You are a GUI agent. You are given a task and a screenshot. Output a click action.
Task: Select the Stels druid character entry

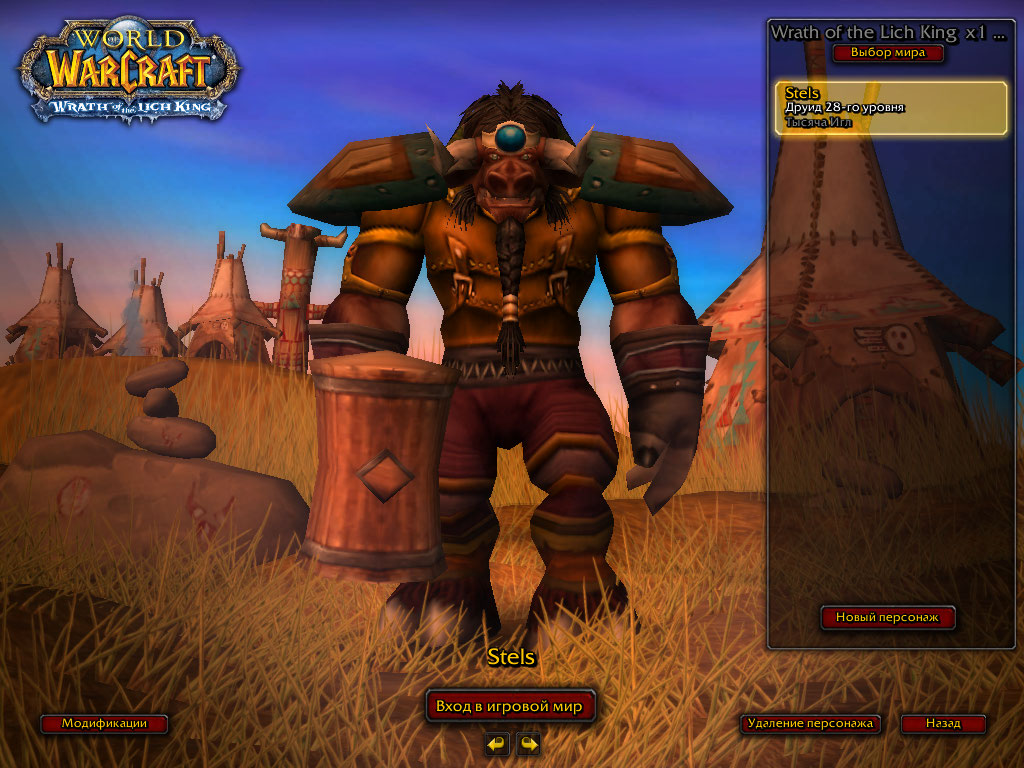[891, 108]
